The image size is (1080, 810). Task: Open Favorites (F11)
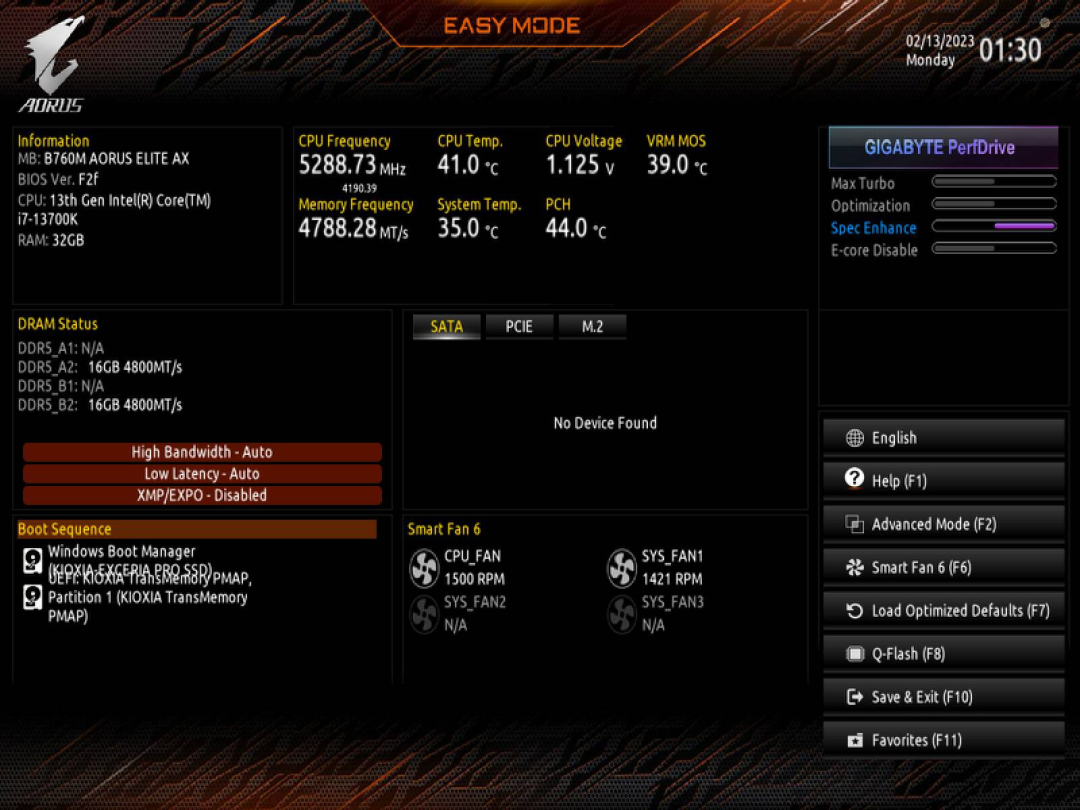coord(943,740)
